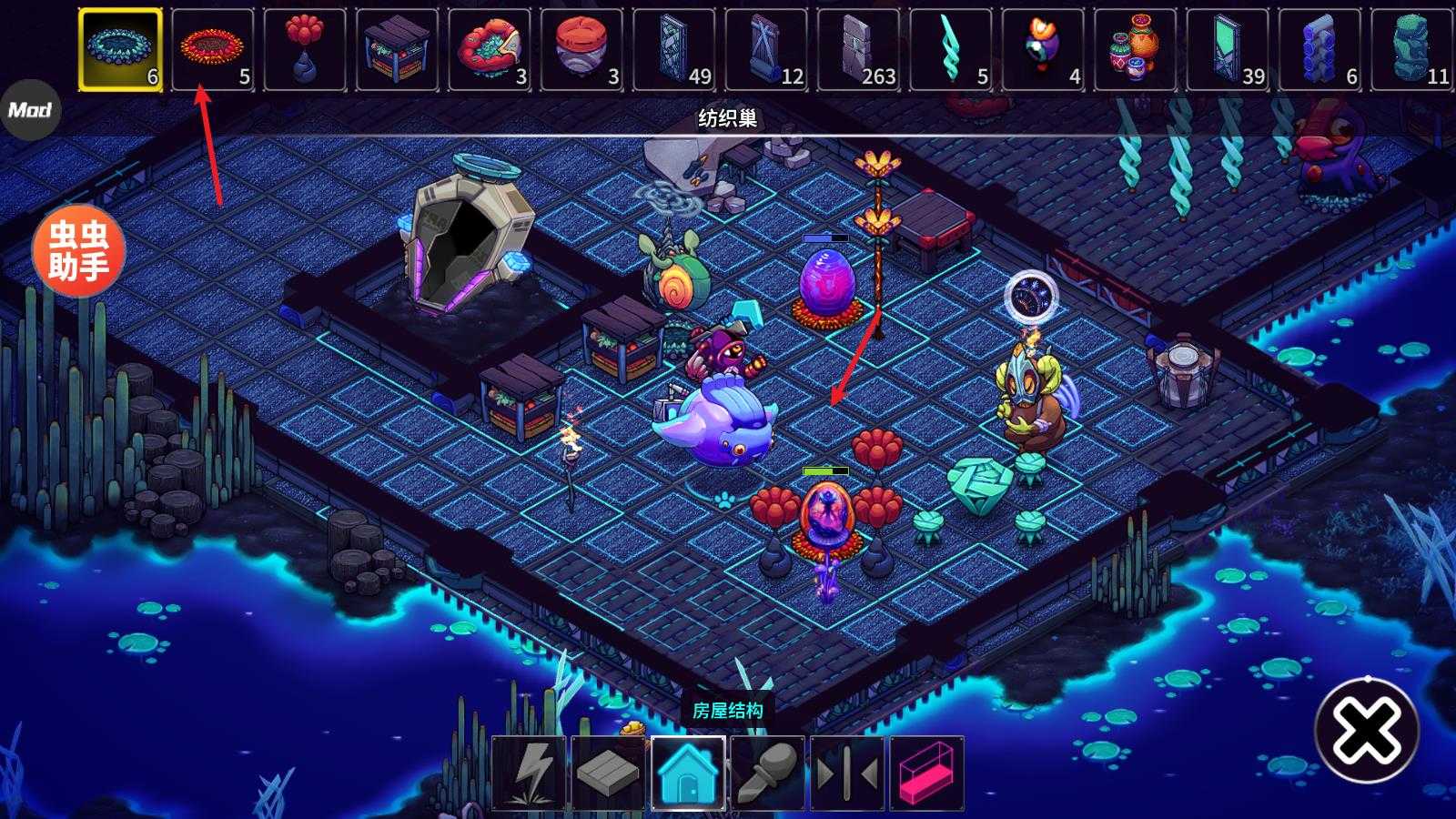
Task: Switch to the floor tile build category
Action: [x=608, y=773]
